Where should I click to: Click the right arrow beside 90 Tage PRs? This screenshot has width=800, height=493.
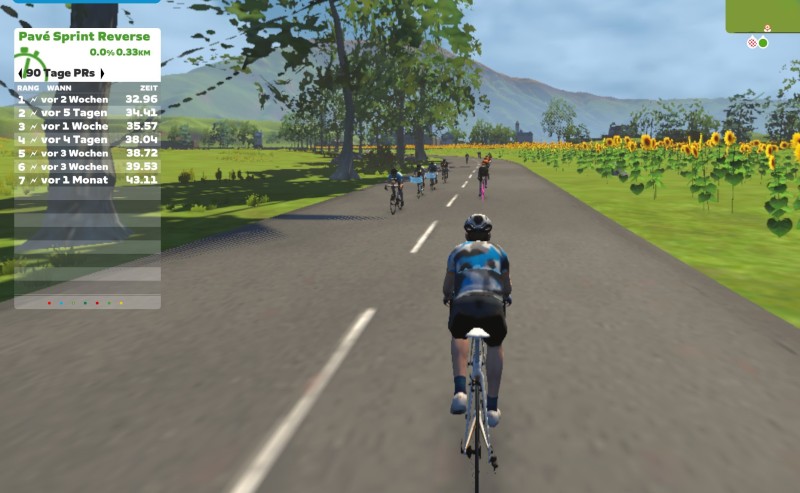(101, 73)
